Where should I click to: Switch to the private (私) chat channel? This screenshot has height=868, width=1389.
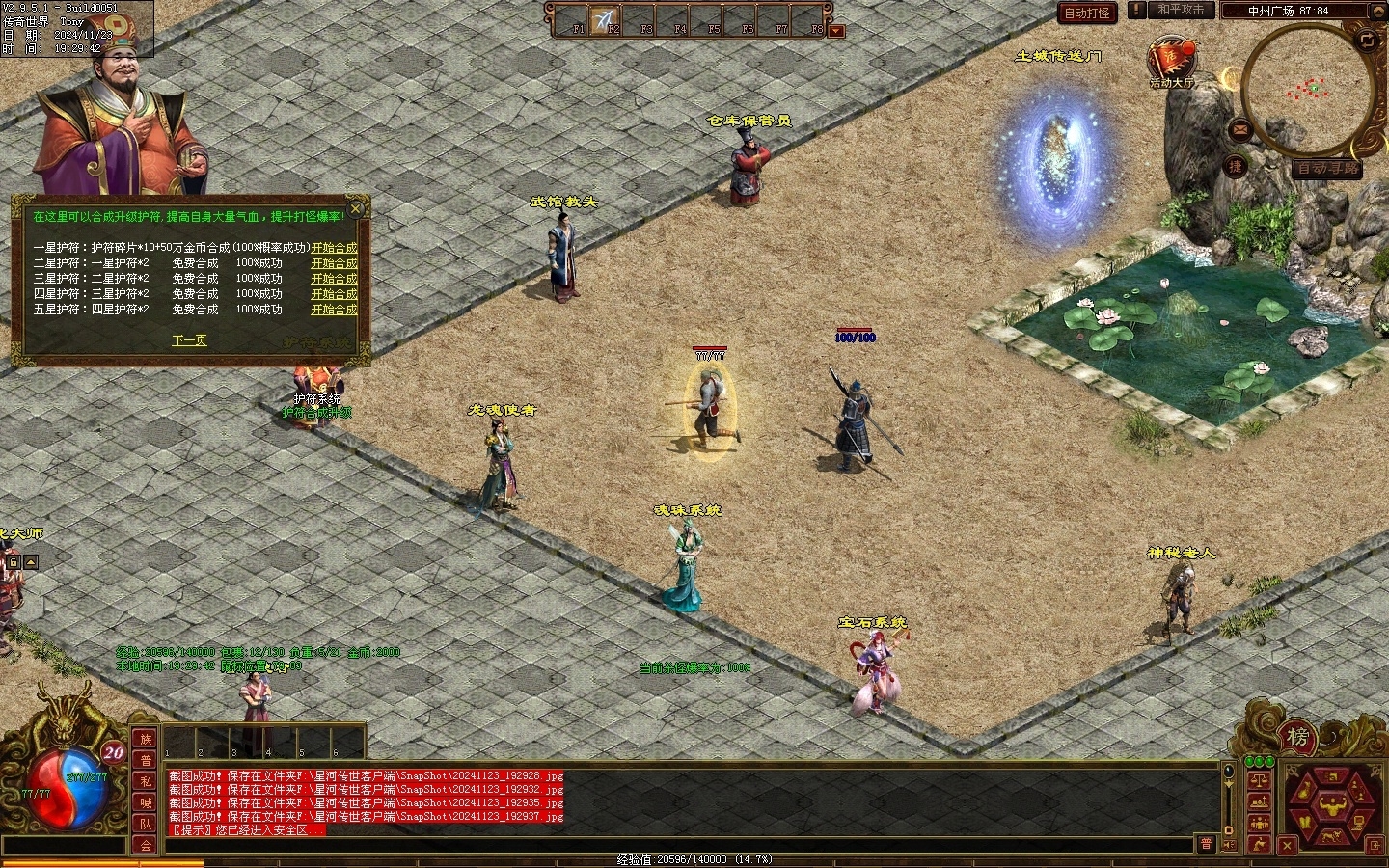pos(145,781)
